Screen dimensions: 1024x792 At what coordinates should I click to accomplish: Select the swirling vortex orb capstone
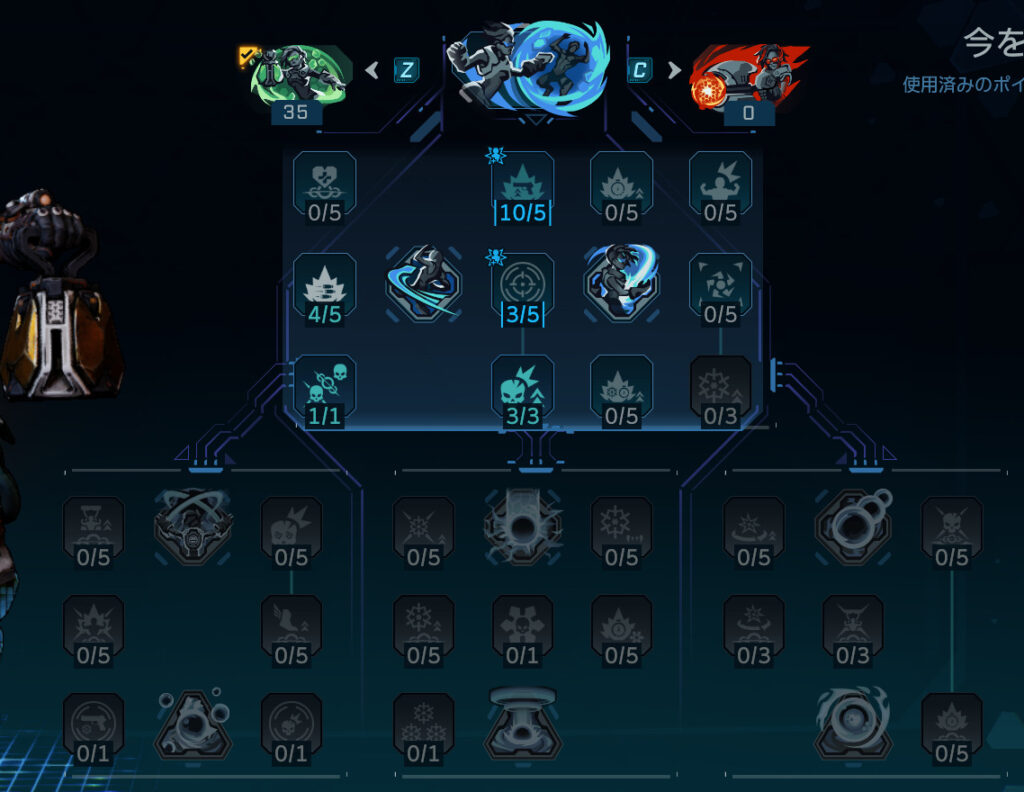point(852,721)
